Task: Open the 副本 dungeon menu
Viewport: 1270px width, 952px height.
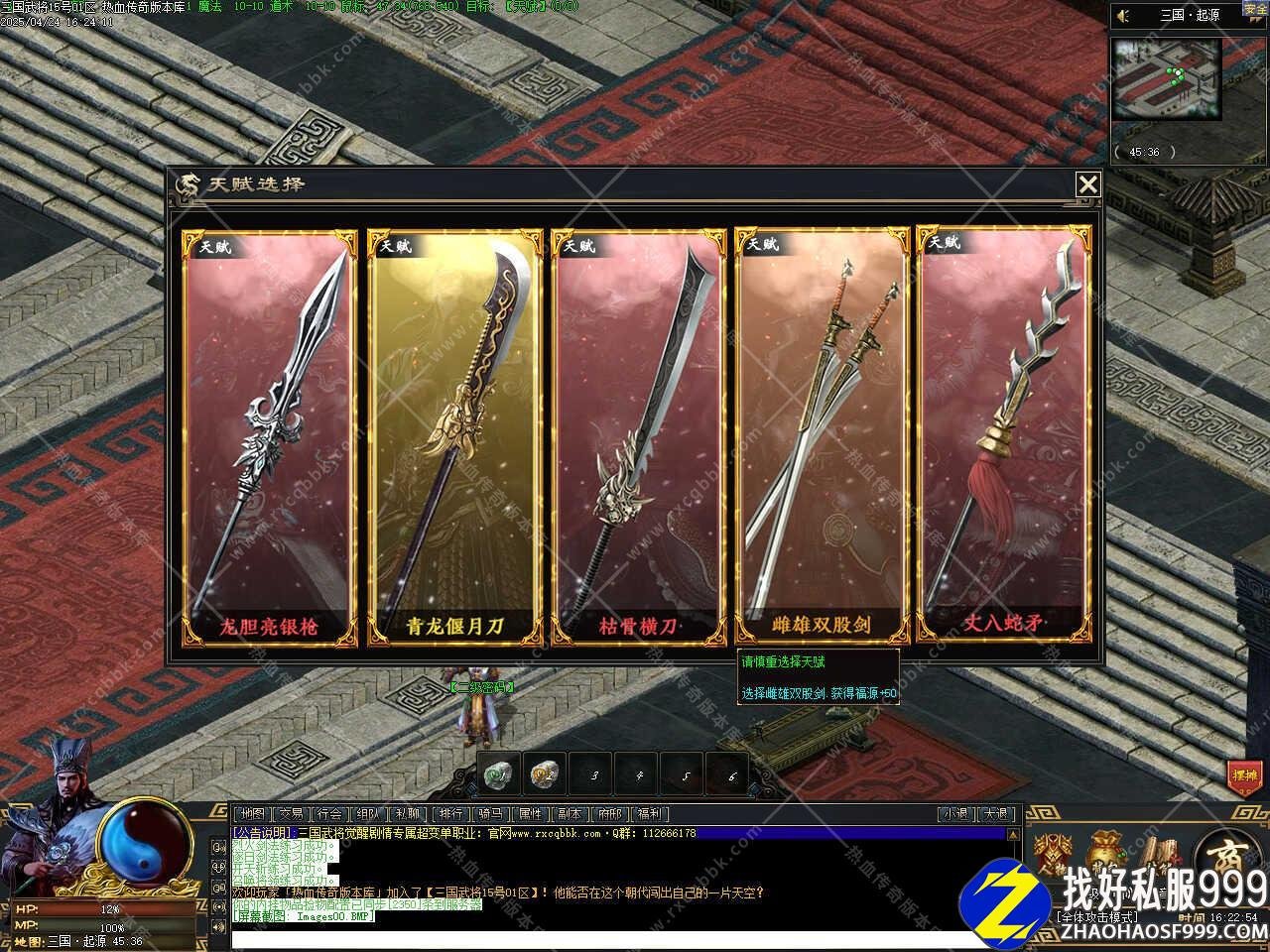Action: [570, 814]
